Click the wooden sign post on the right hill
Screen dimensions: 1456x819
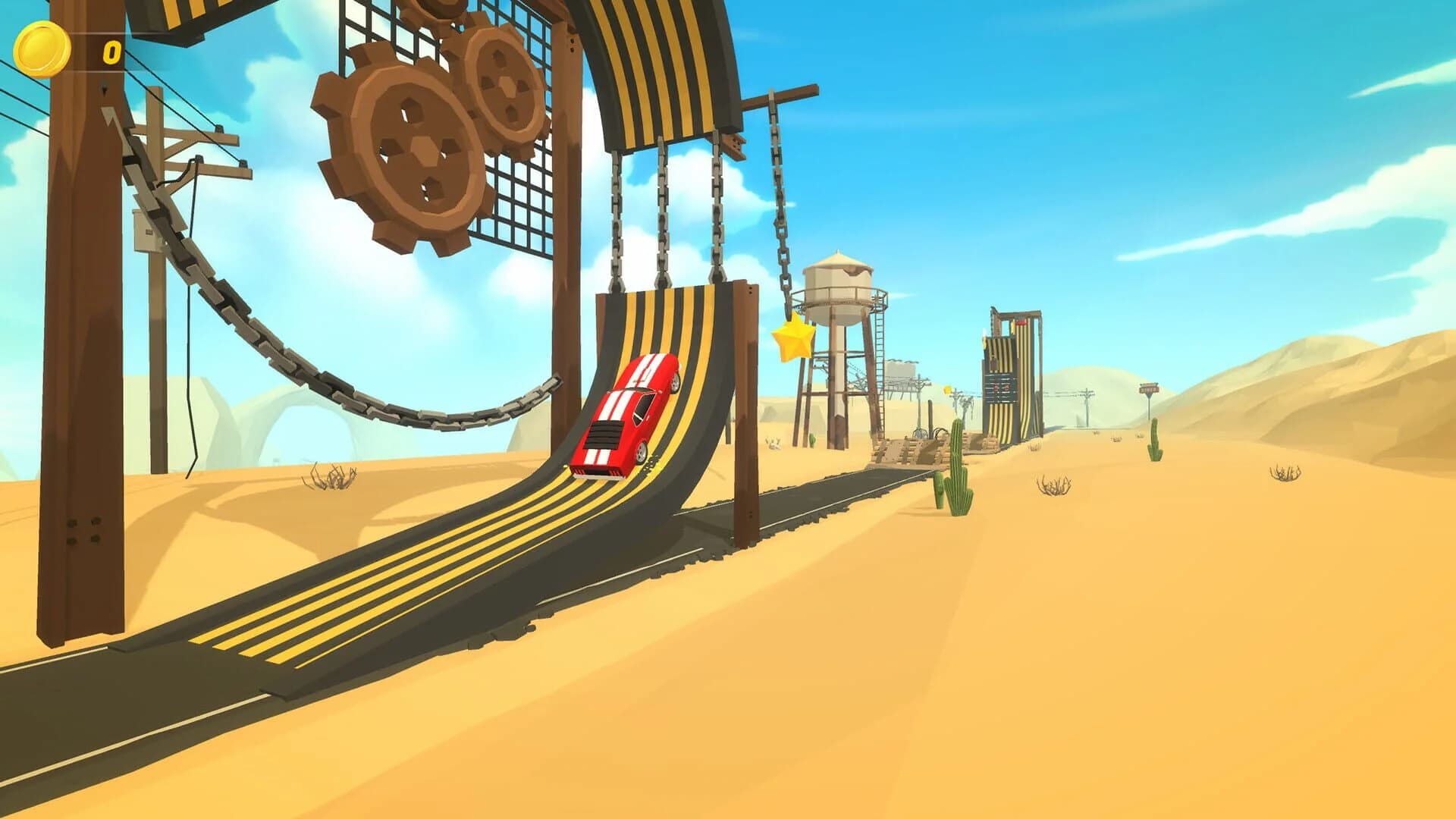coord(1150,388)
